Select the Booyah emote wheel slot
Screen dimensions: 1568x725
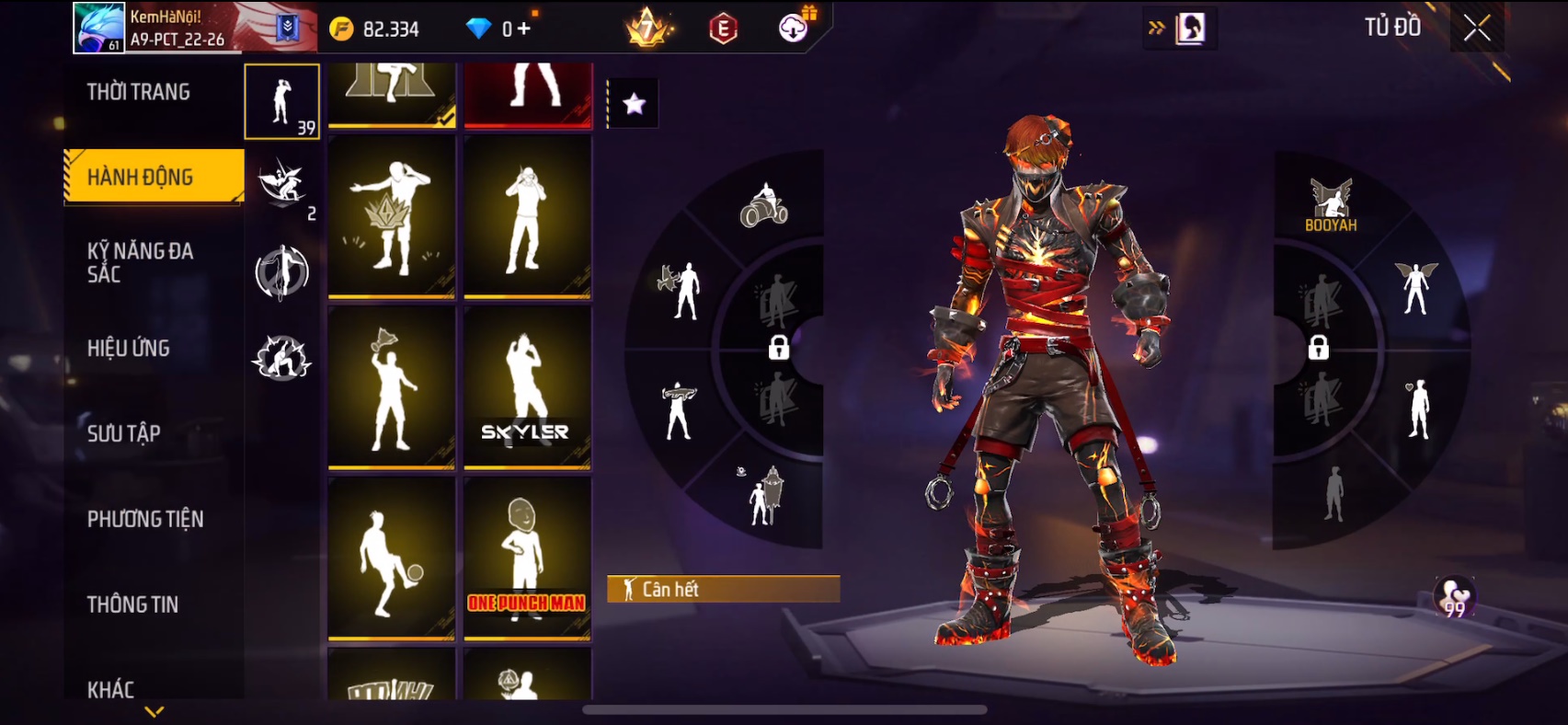(x=1331, y=205)
